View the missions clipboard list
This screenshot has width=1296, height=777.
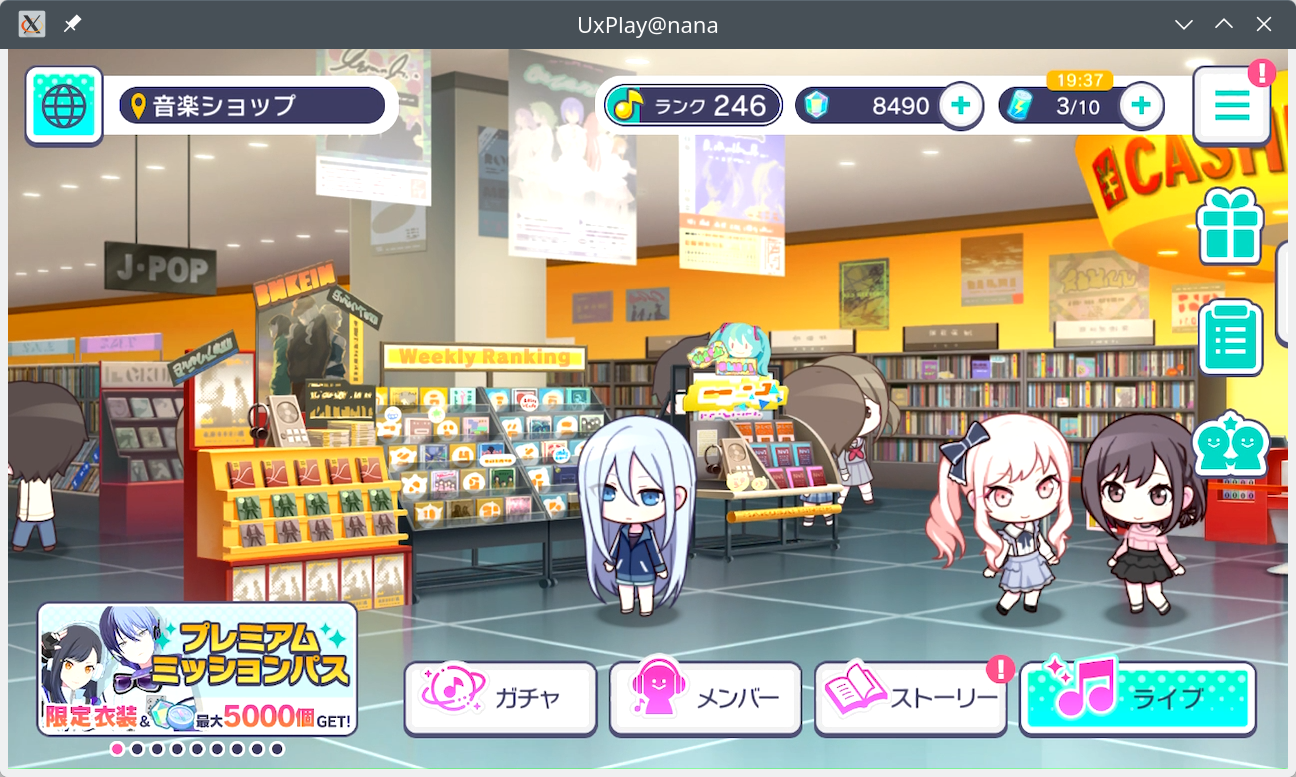tap(1230, 337)
